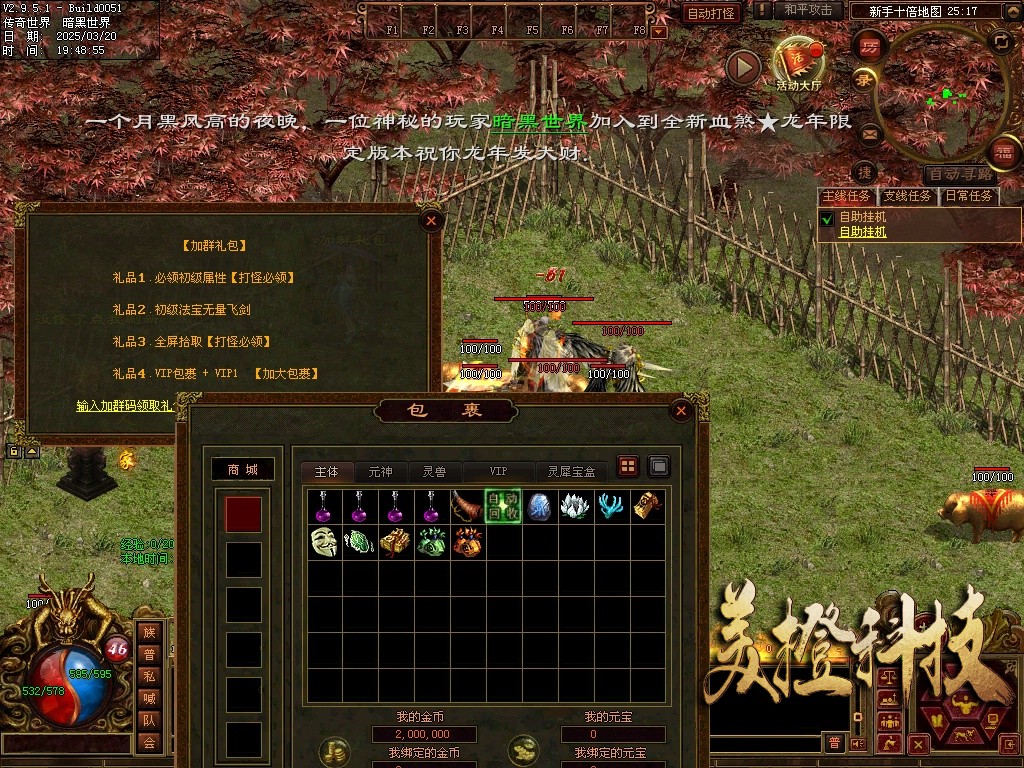Select the 自动回收 item slot
This screenshot has height=768, width=1024.
click(x=503, y=506)
